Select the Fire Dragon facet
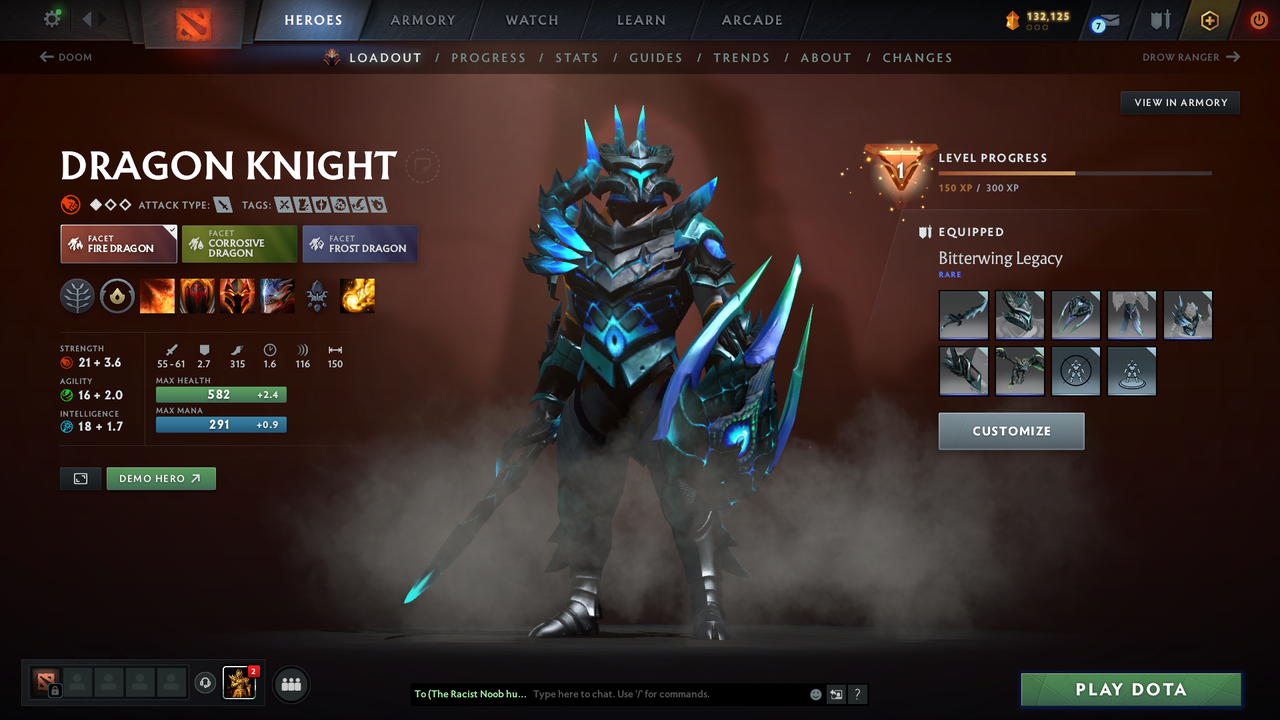The height and width of the screenshot is (720, 1280). pos(118,243)
